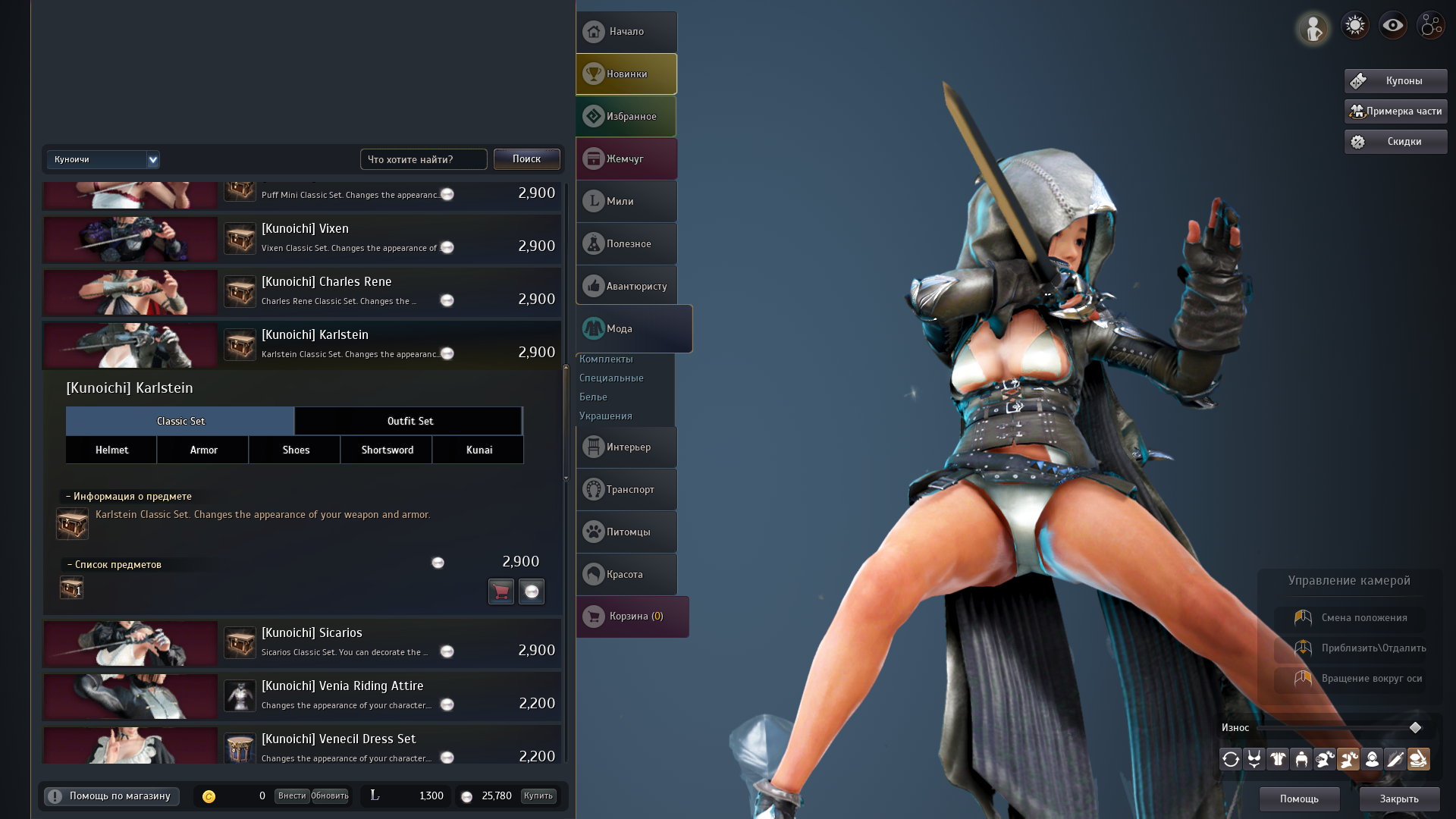The width and height of the screenshot is (1456, 819).
Task: Expand the Комплекты category under Мода
Action: [x=606, y=359]
